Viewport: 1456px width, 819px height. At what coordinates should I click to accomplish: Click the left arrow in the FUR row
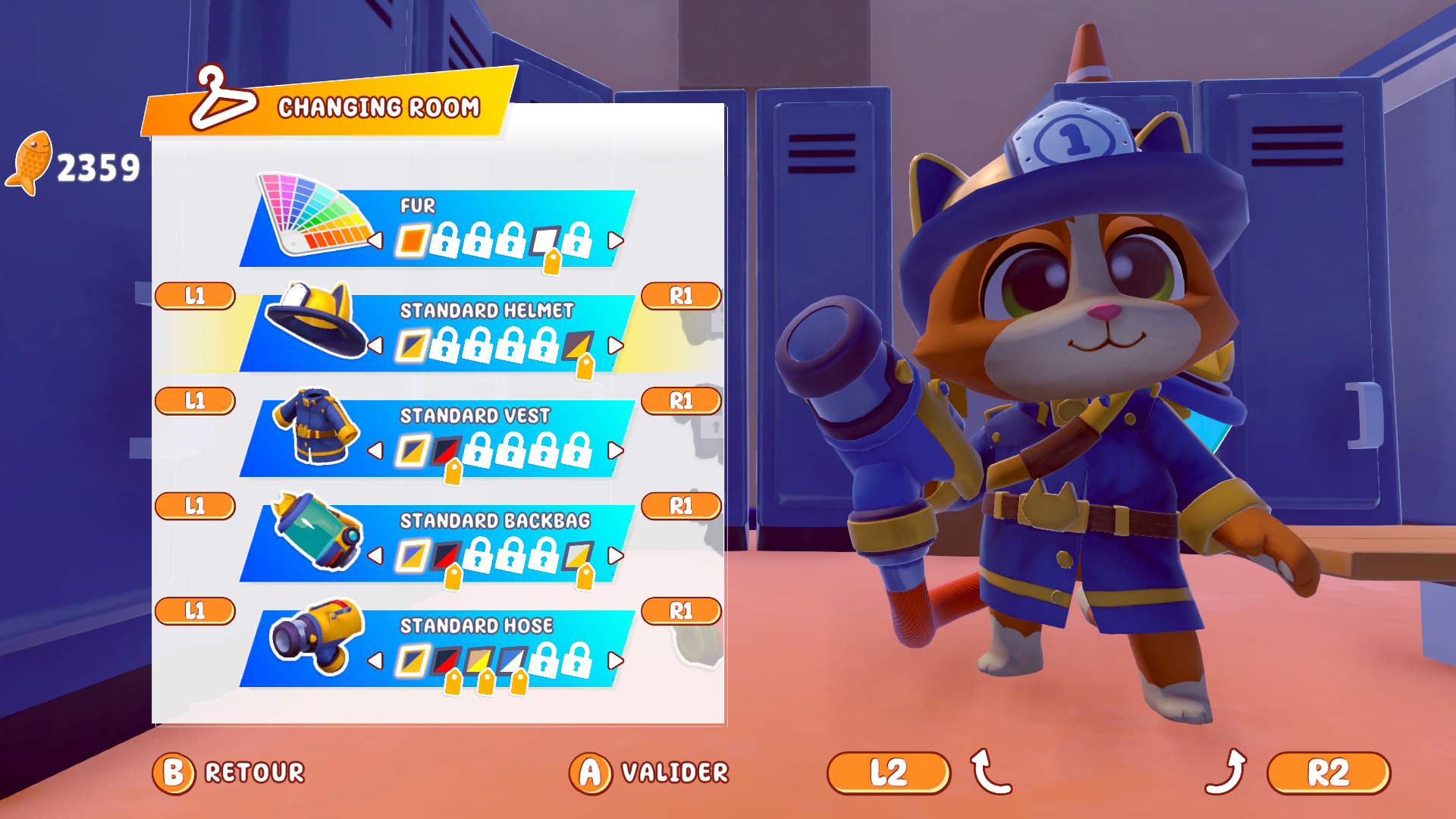(376, 240)
